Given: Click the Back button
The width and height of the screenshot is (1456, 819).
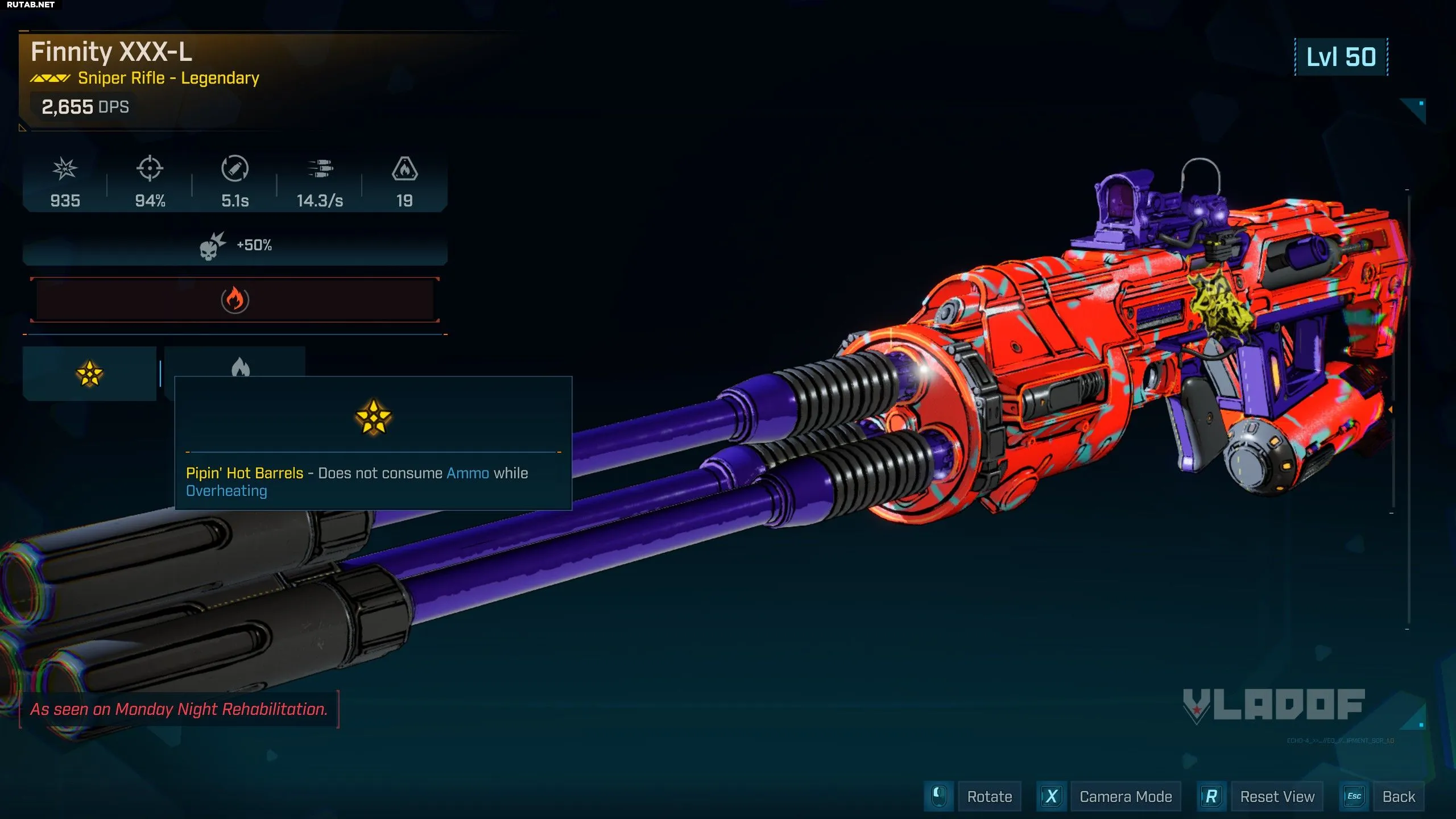Looking at the screenshot, I should pyautogui.click(x=1398, y=796).
